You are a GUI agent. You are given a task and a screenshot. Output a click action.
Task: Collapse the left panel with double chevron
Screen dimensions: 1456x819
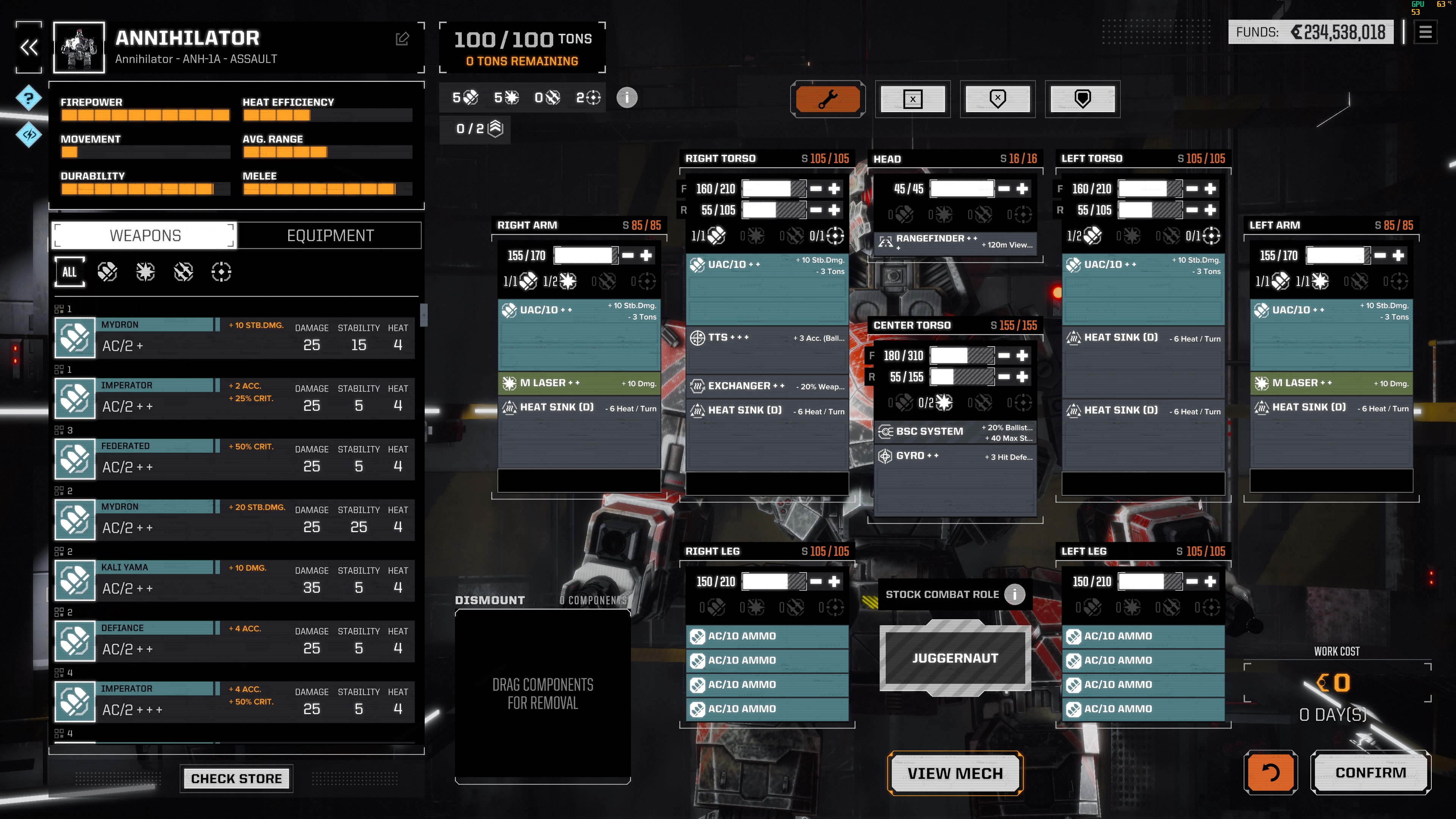(x=28, y=47)
